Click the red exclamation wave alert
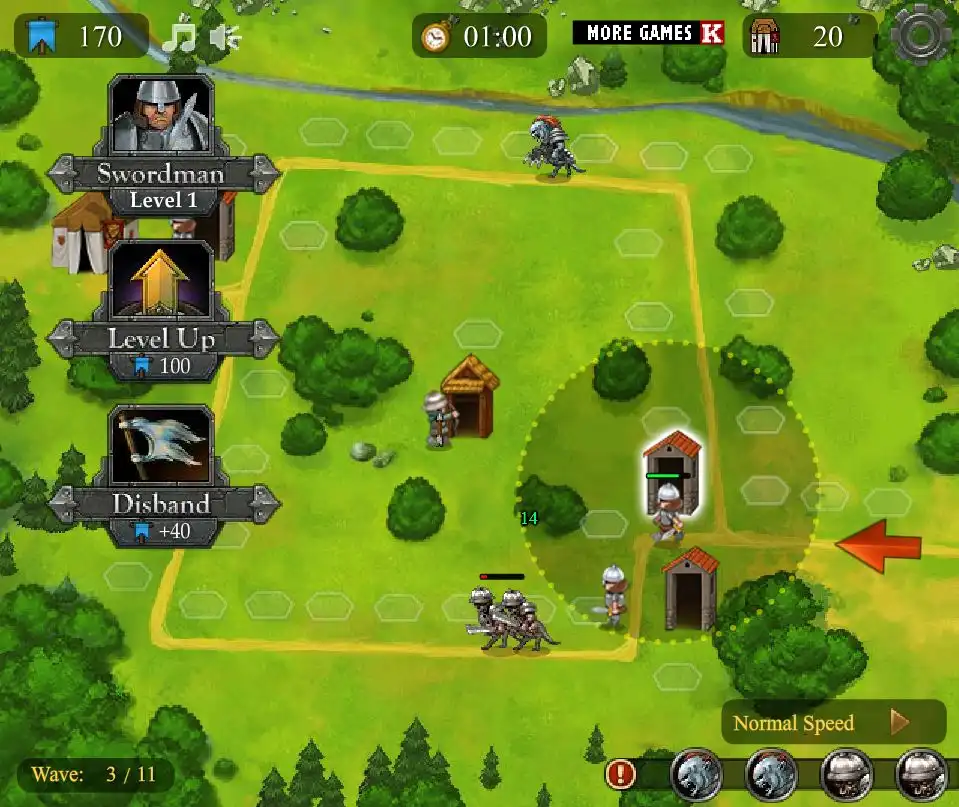This screenshot has height=807, width=959. [x=621, y=773]
